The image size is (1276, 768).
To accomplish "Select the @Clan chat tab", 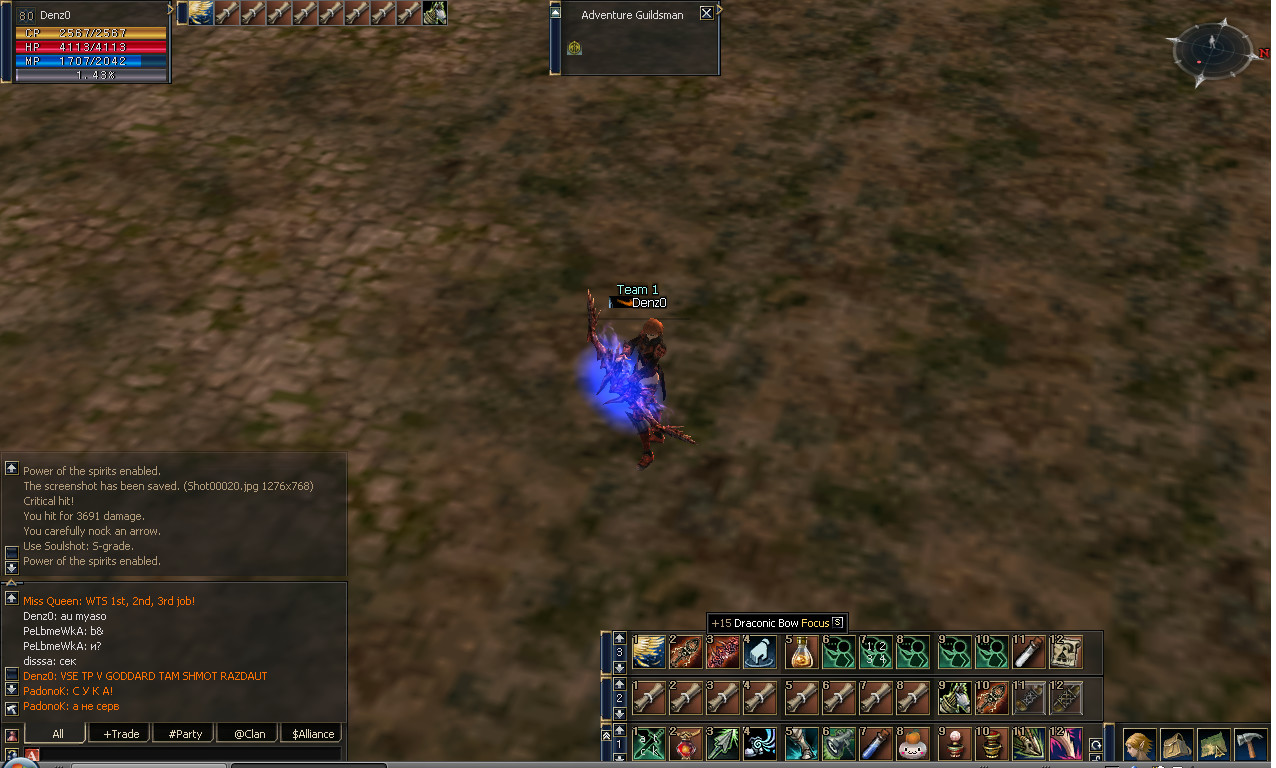I will [x=248, y=734].
